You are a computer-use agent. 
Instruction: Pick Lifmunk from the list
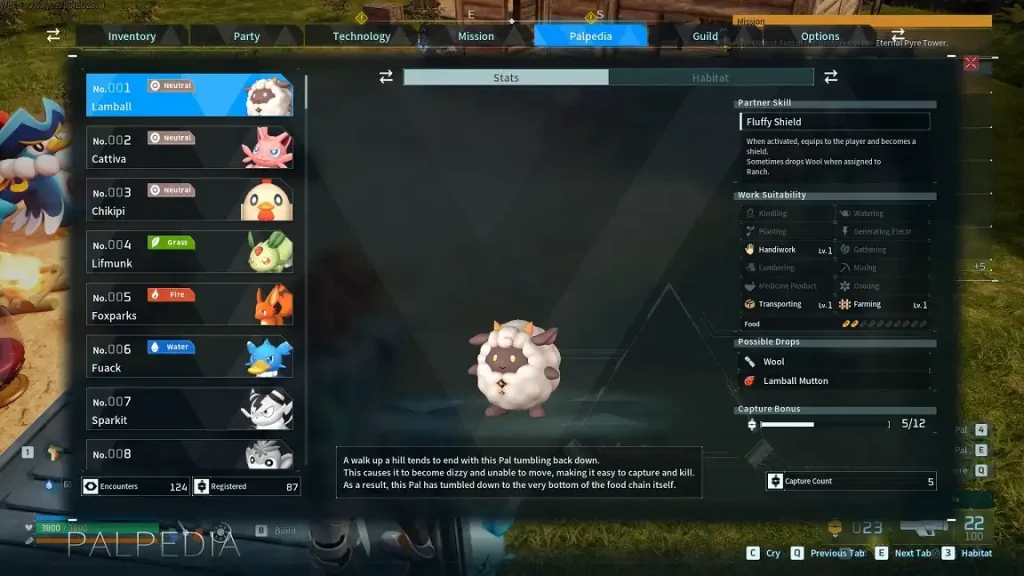click(189, 252)
